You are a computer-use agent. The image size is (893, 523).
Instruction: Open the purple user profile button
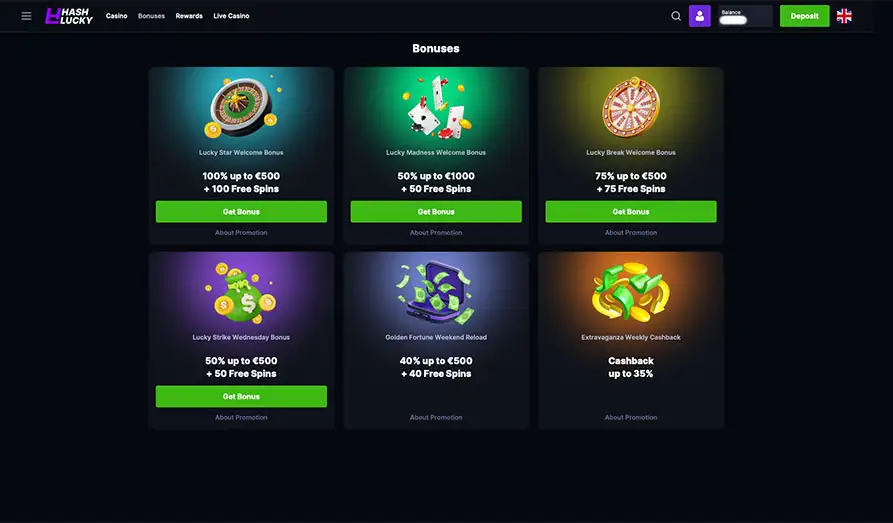coord(700,16)
